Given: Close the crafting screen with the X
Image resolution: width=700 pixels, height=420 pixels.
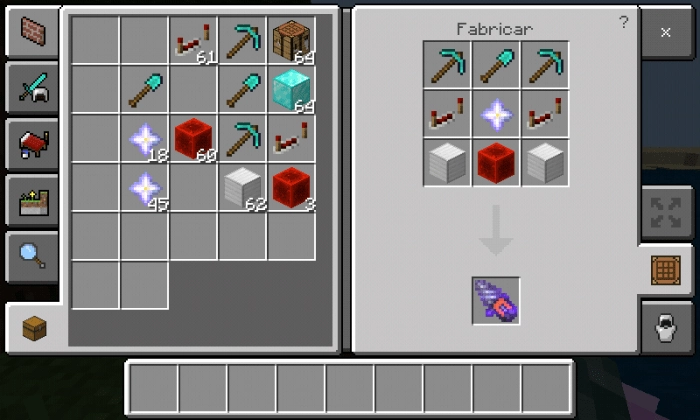Looking at the screenshot, I should pyautogui.click(x=665, y=33).
